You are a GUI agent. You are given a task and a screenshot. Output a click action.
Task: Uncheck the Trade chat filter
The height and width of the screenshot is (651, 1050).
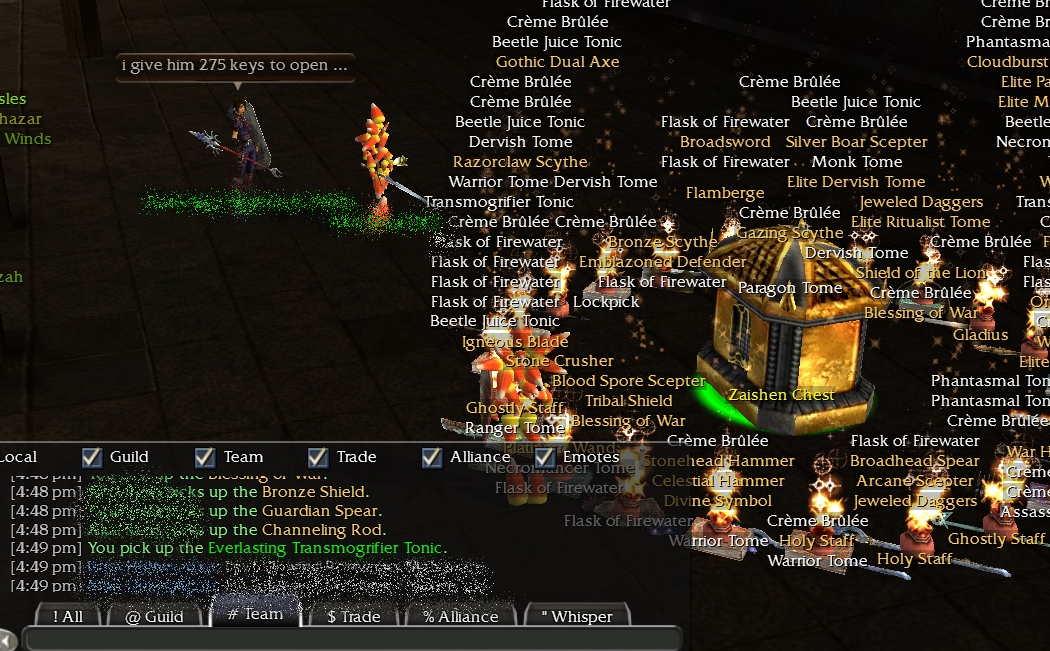318,457
